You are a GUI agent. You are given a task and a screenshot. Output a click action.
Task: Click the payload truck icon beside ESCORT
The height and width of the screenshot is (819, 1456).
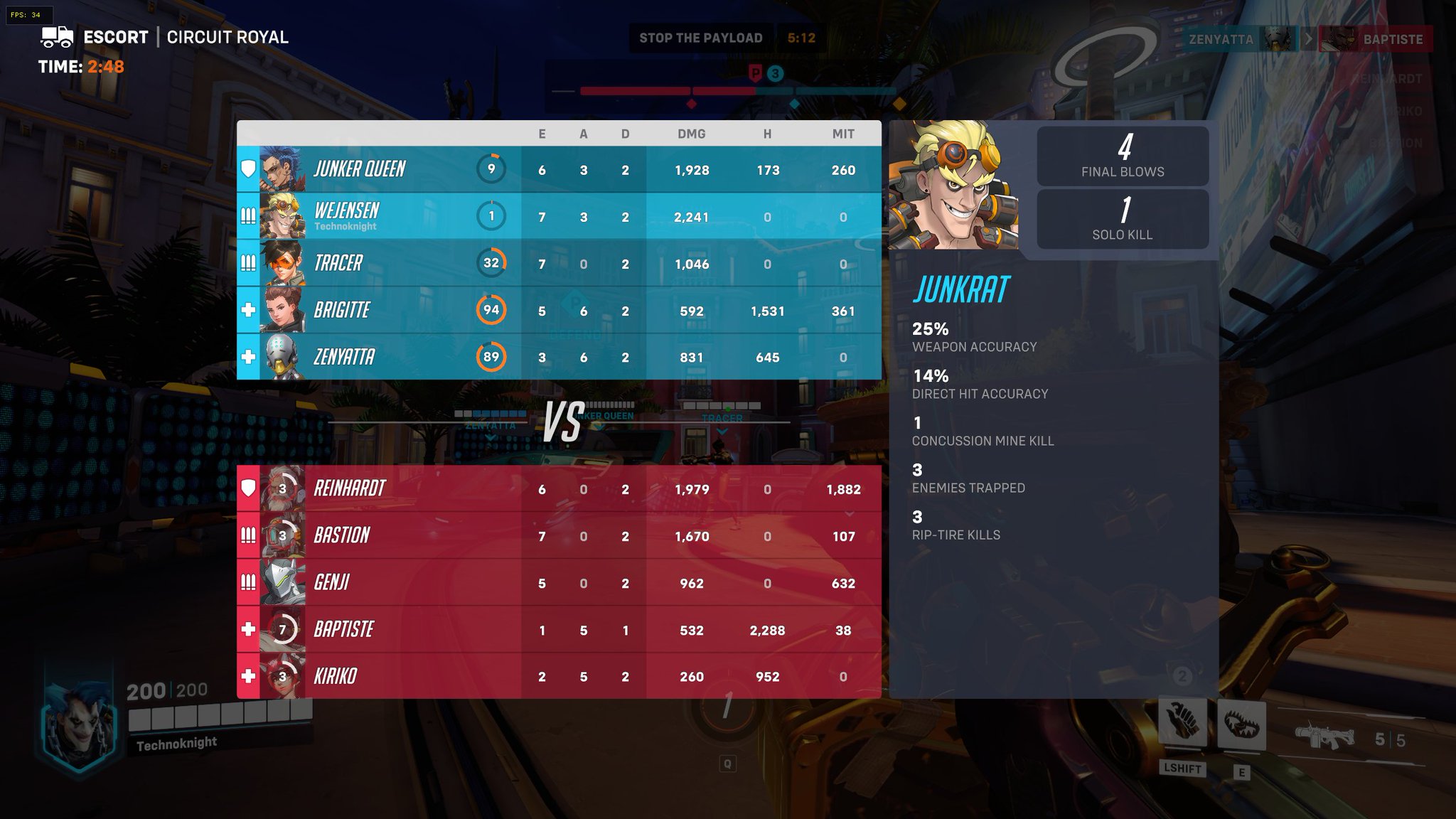pos(55,36)
